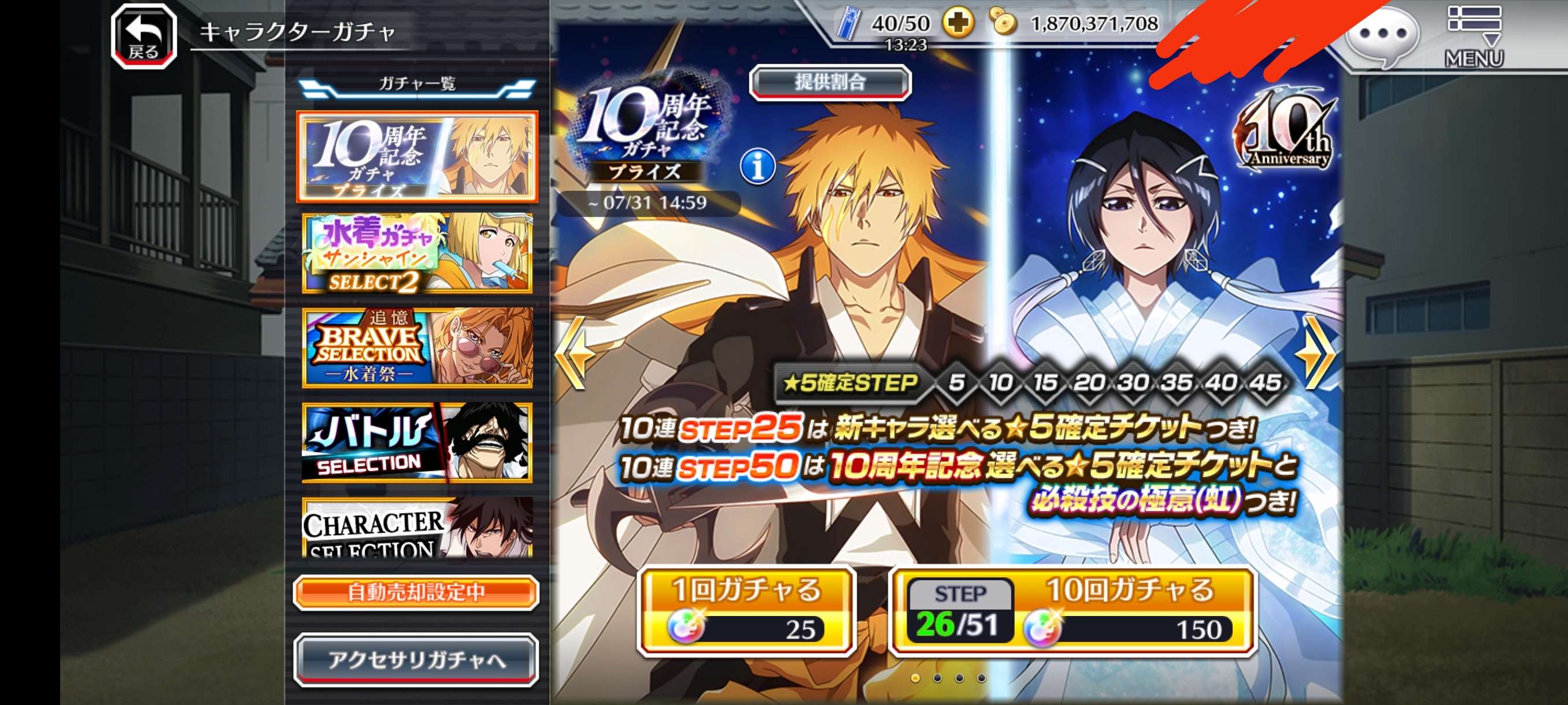The width and height of the screenshot is (1568, 705).
Task: Open 自動売却設定中 auto-sell settings
Action: [416, 592]
